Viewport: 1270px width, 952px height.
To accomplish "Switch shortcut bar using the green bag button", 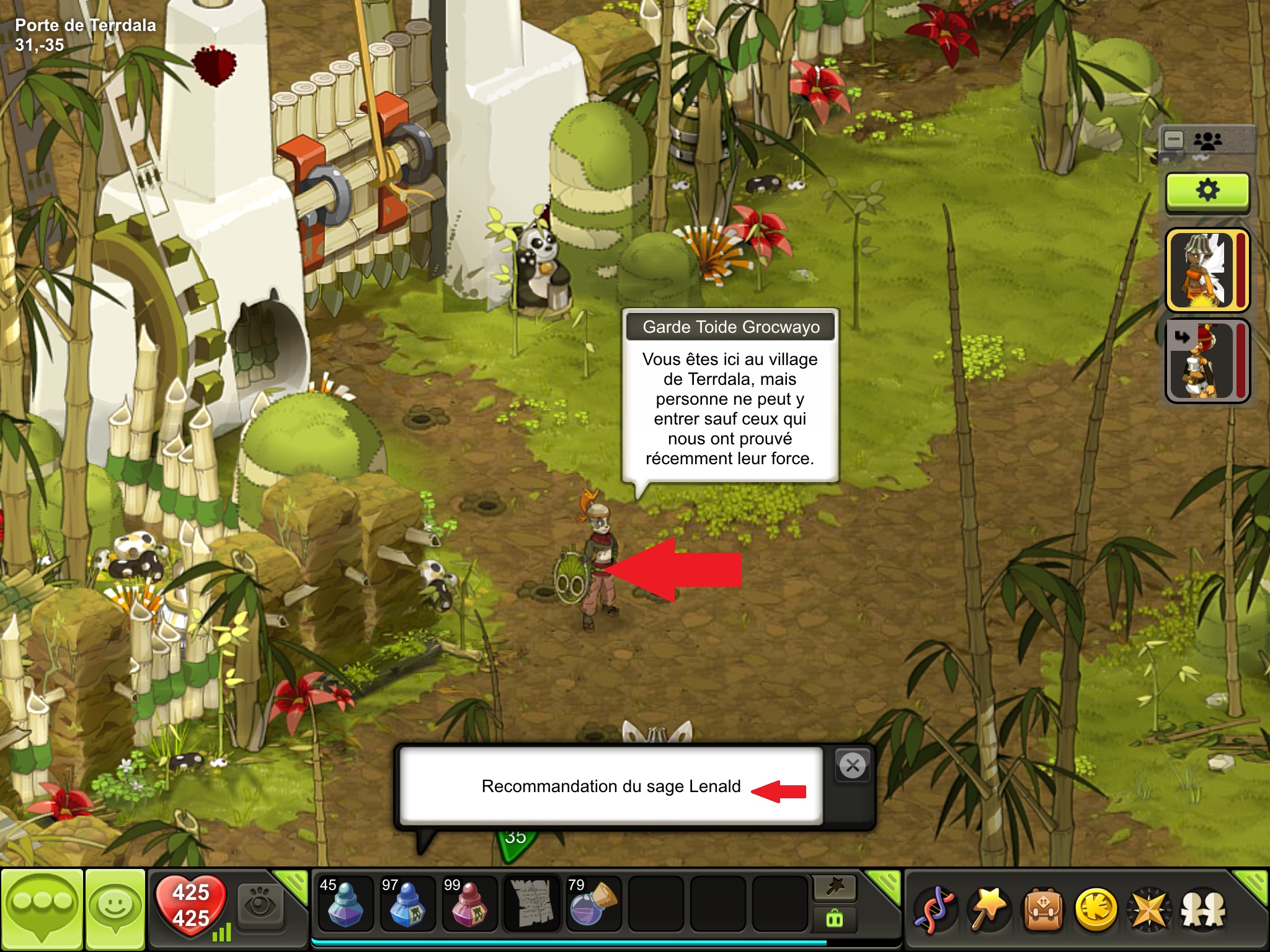I will click(x=835, y=919).
